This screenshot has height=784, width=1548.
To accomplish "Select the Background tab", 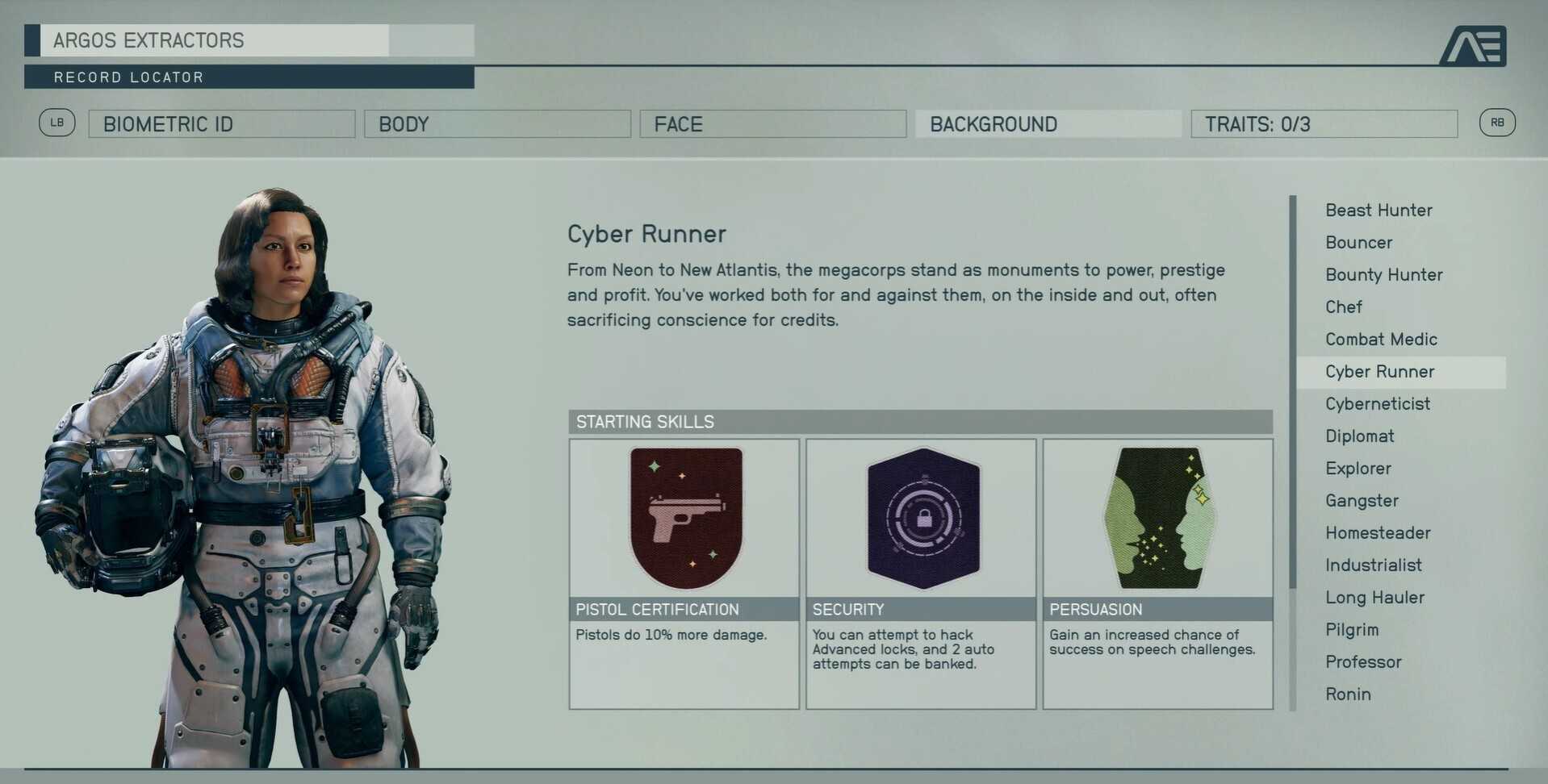I will coord(1048,124).
